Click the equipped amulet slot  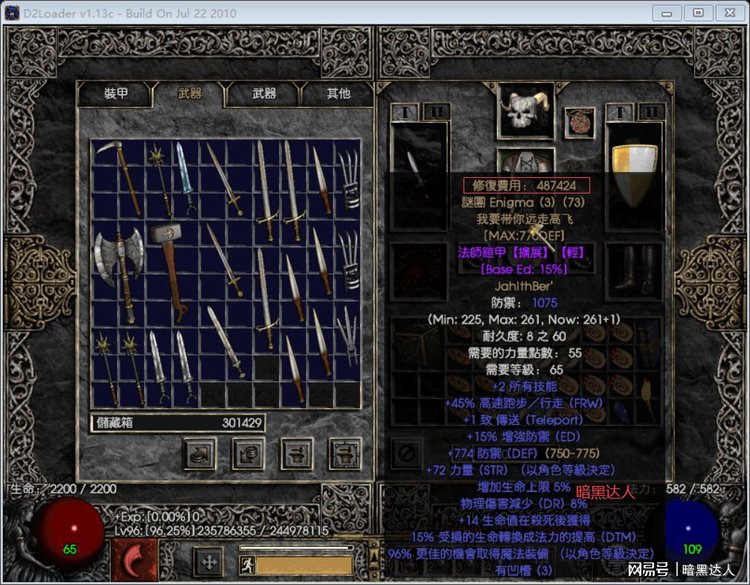579,123
